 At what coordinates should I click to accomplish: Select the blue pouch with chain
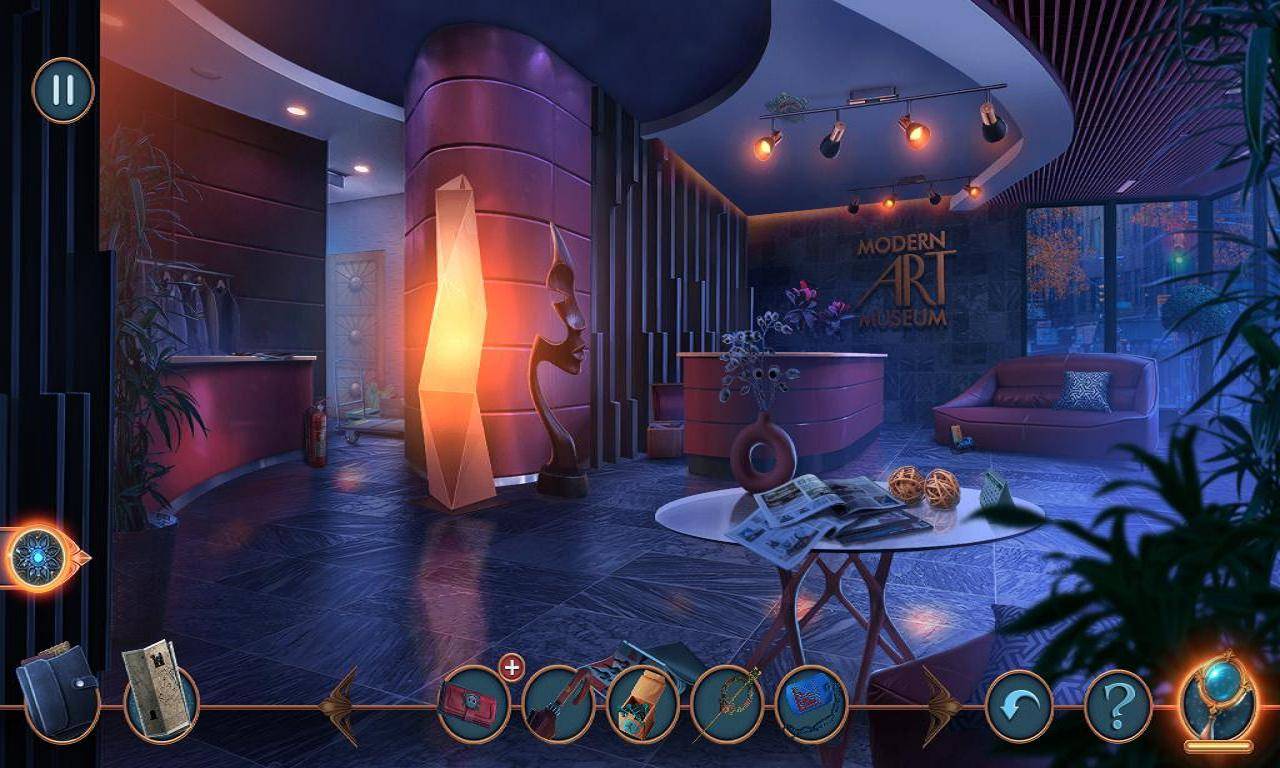coord(811,705)
